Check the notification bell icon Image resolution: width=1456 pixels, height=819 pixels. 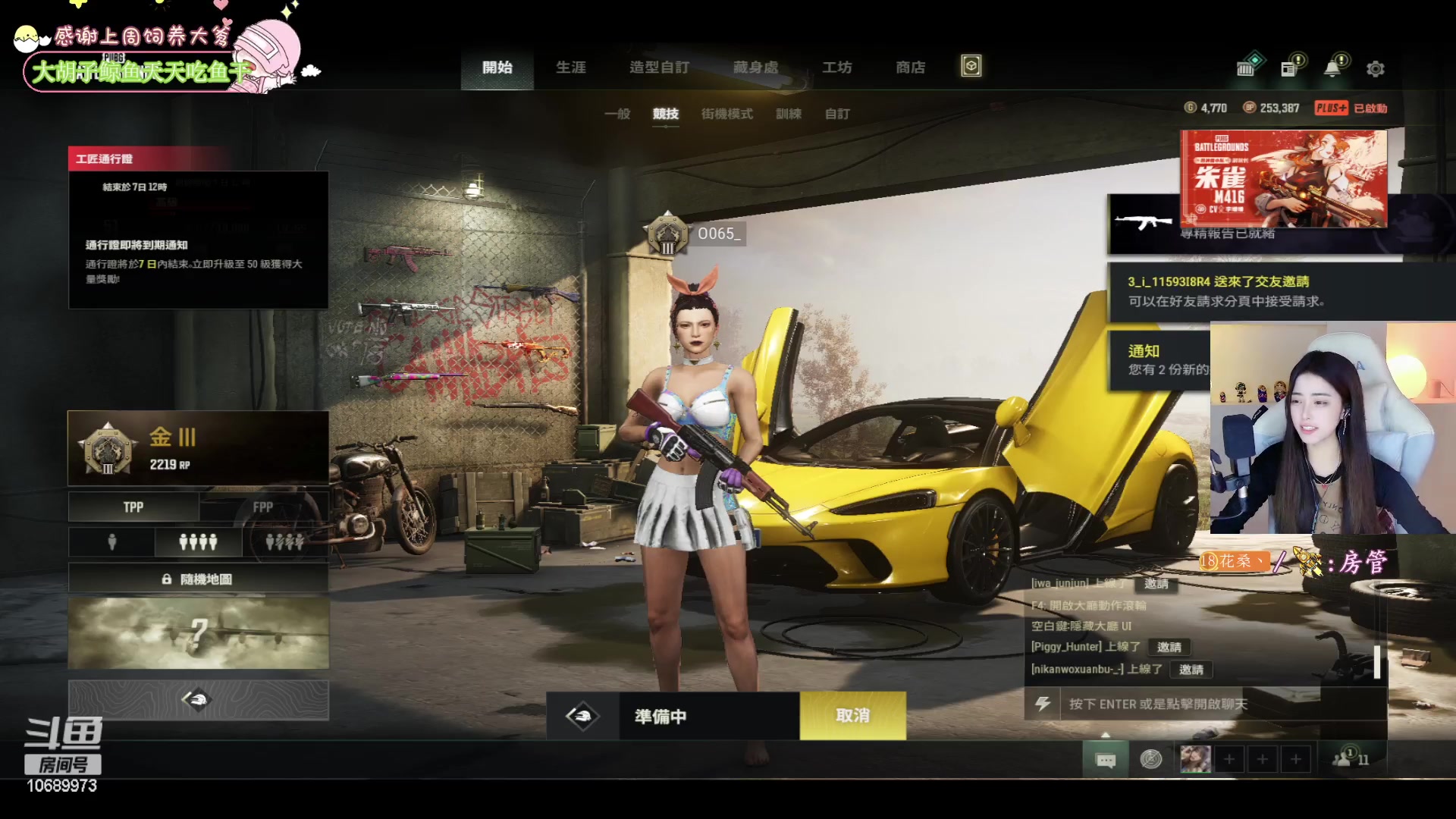pos(1332,69)
